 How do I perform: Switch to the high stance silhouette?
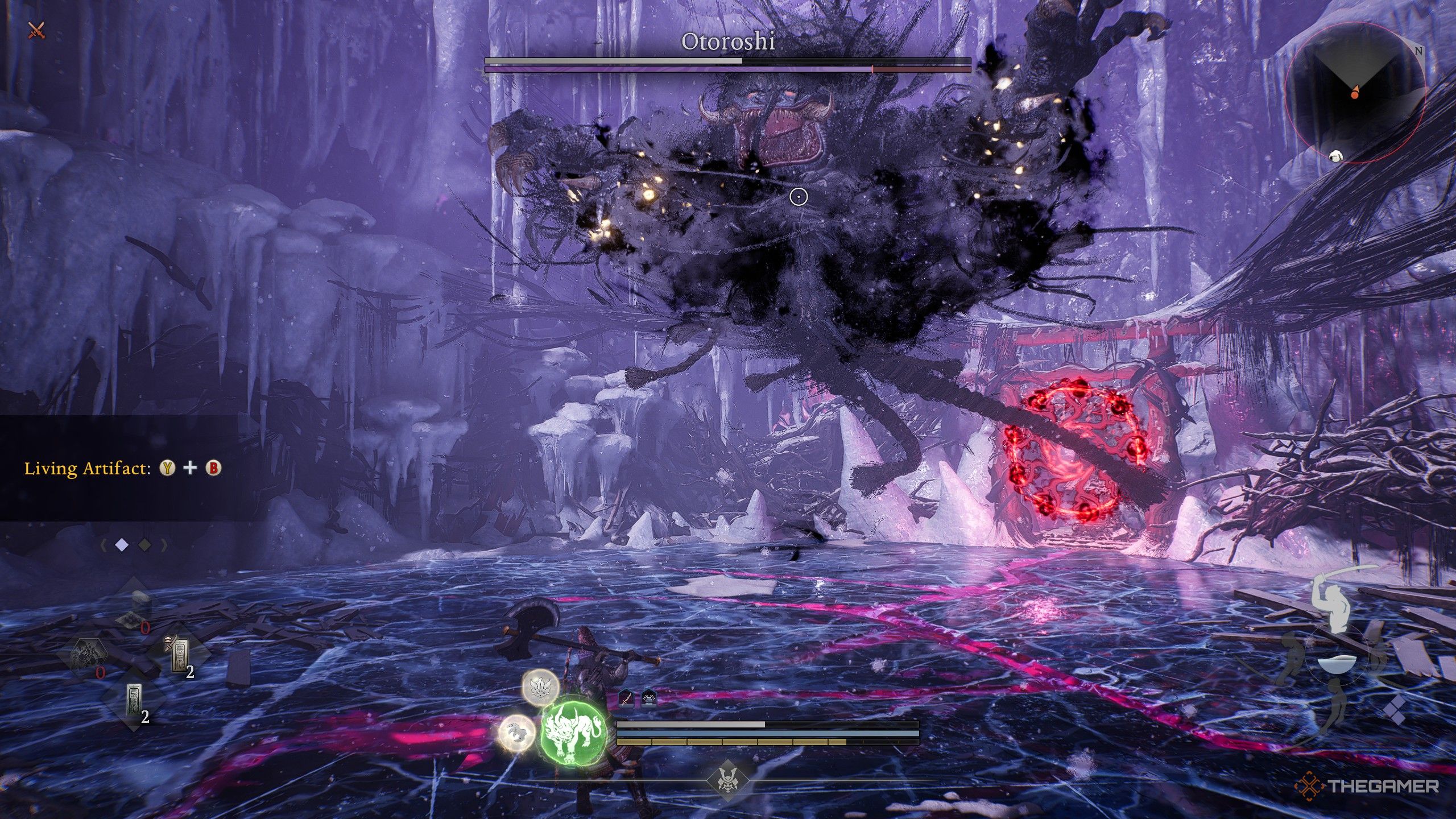[1334, 602]
